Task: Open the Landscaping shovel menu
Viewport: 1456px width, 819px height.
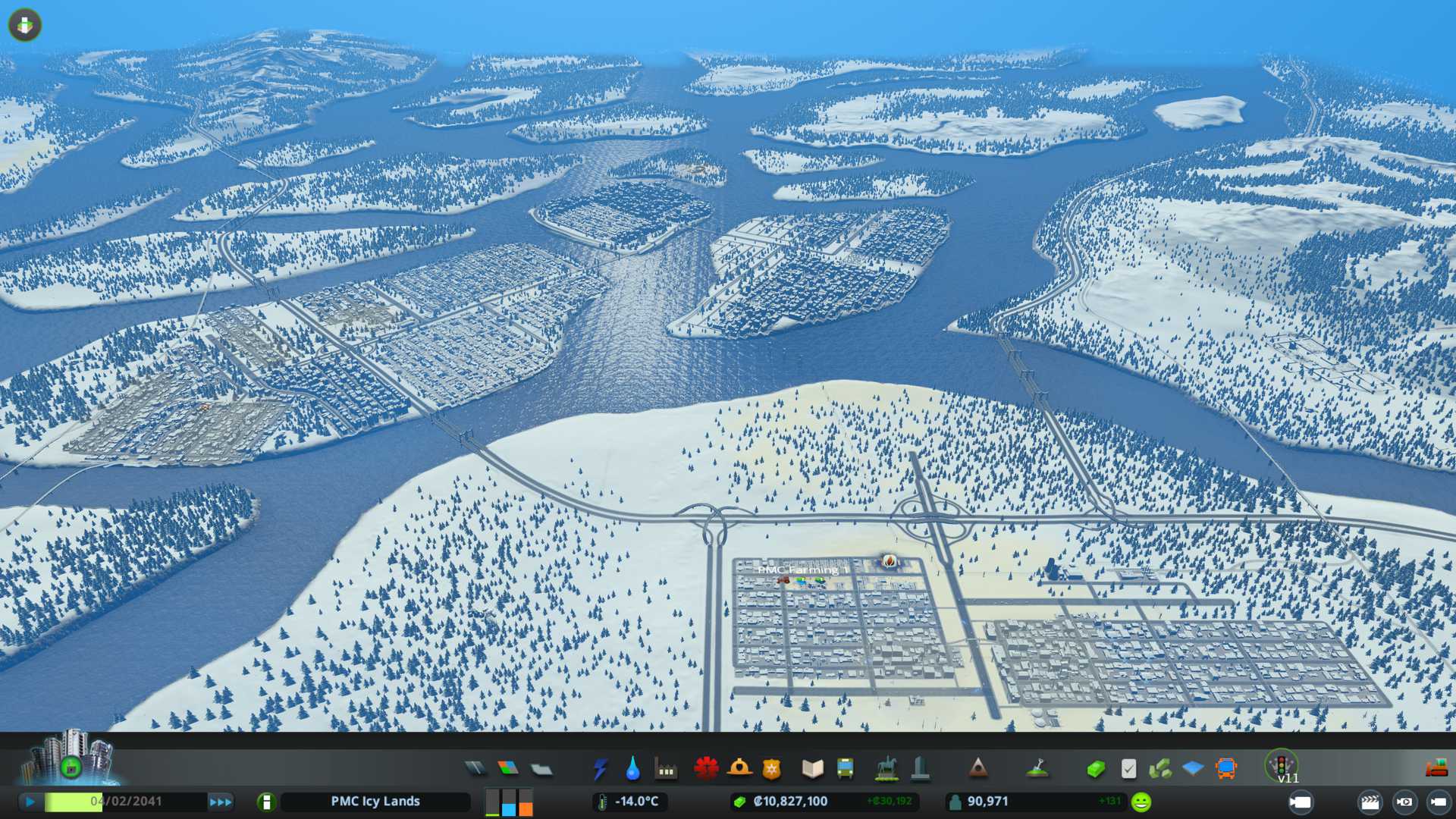Action: click(x=1037, y=769)
